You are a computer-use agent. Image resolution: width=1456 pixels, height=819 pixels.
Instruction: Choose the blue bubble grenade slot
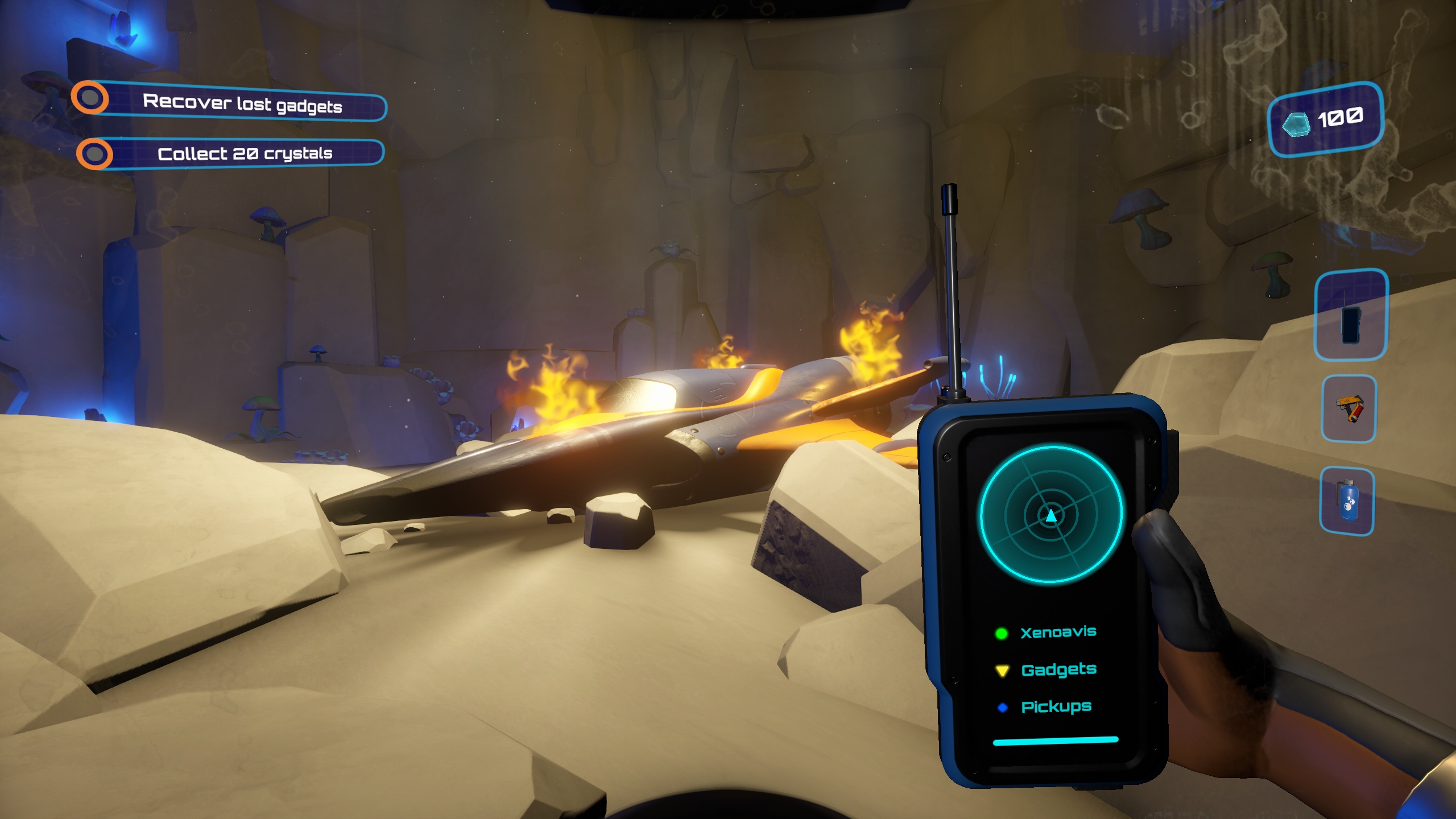point(1347,502)
